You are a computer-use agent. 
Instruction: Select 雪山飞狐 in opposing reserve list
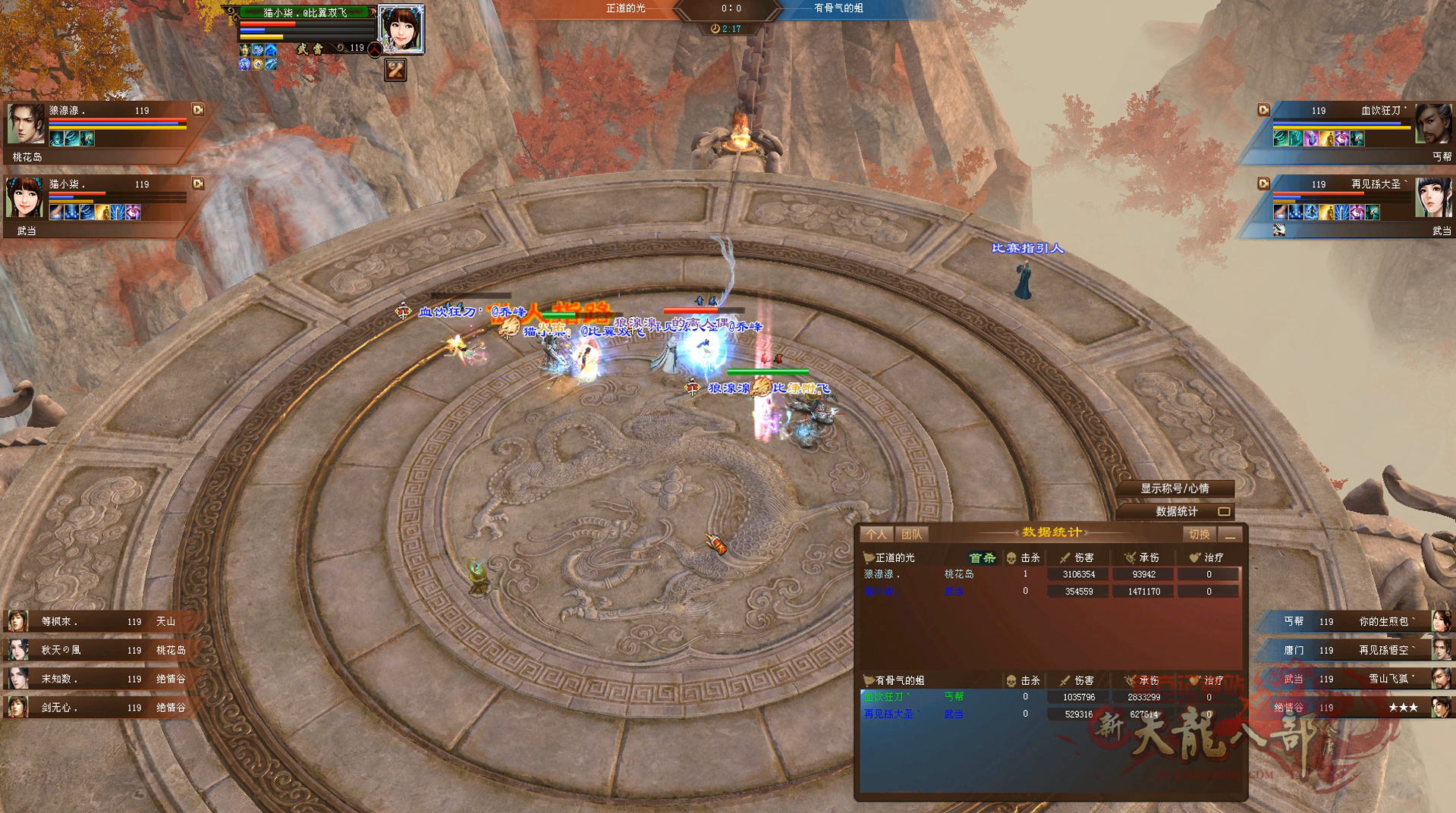1358,679
